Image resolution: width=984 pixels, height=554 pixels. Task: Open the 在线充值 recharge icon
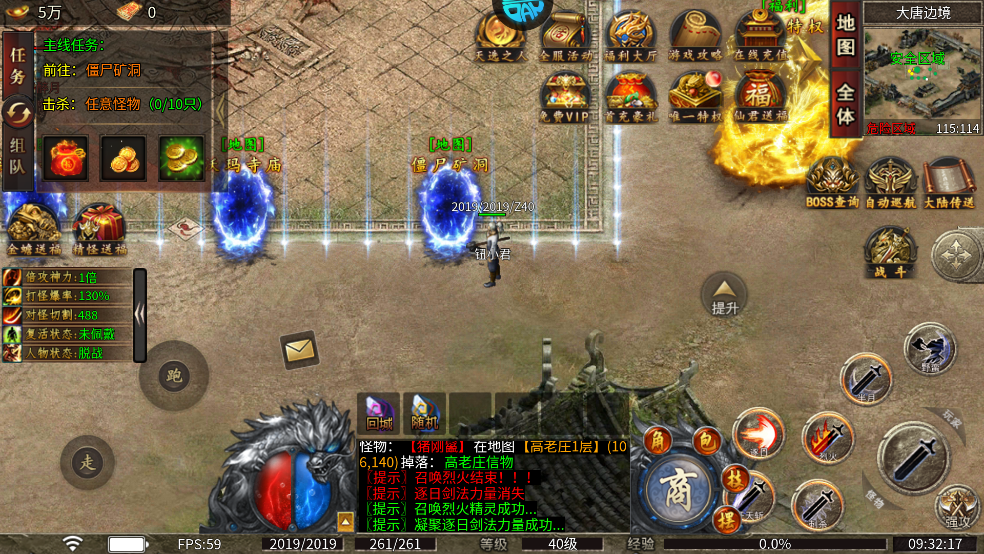click(x=760, y=37)
